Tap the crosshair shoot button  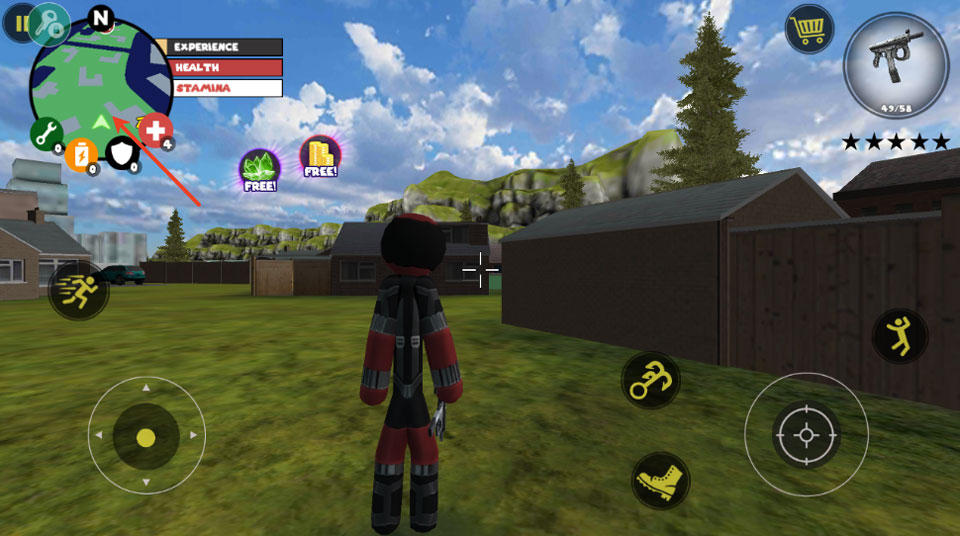click(x=806, y=435)
